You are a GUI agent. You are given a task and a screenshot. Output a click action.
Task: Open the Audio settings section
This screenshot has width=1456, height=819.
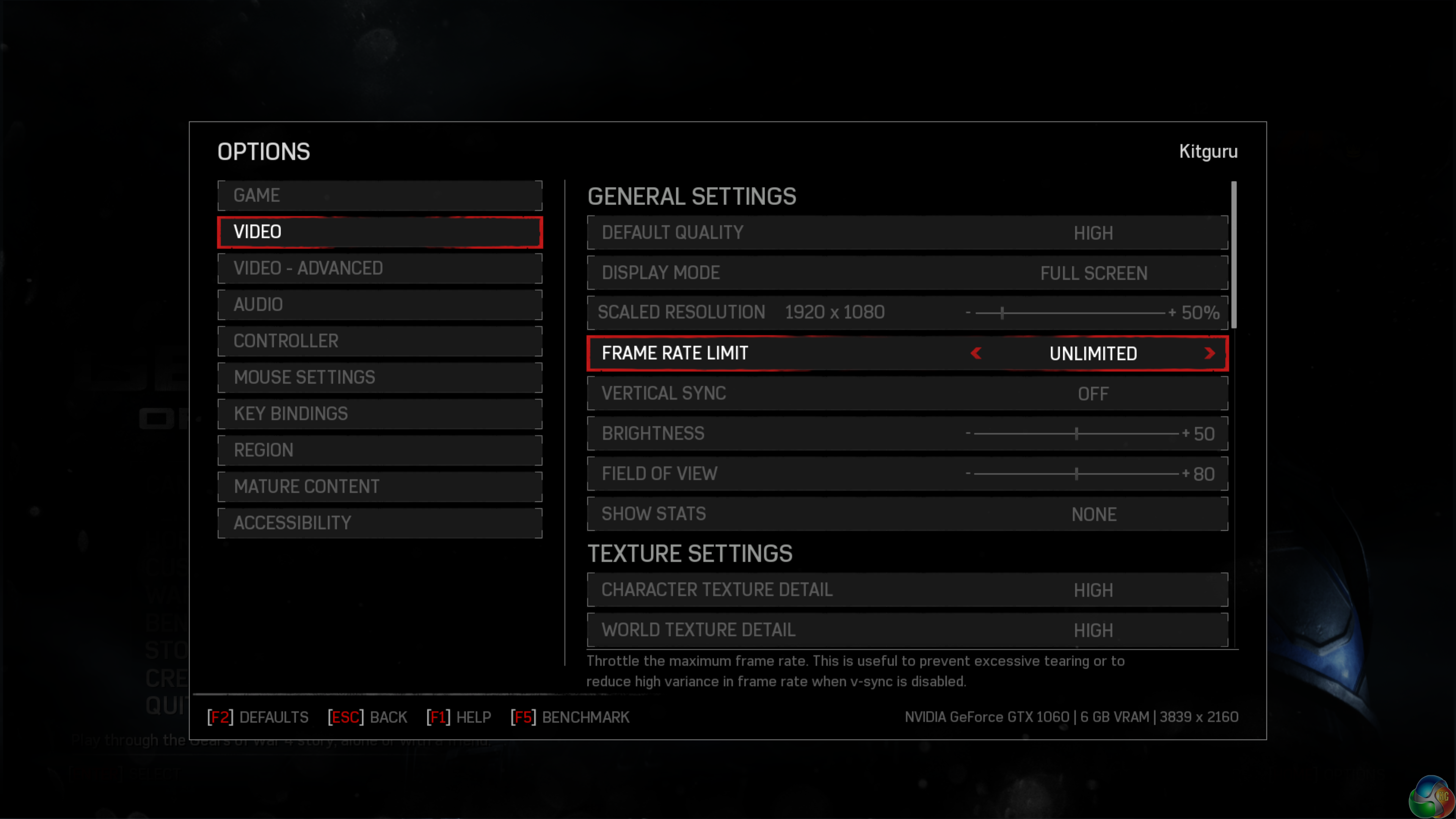(379, 304)
